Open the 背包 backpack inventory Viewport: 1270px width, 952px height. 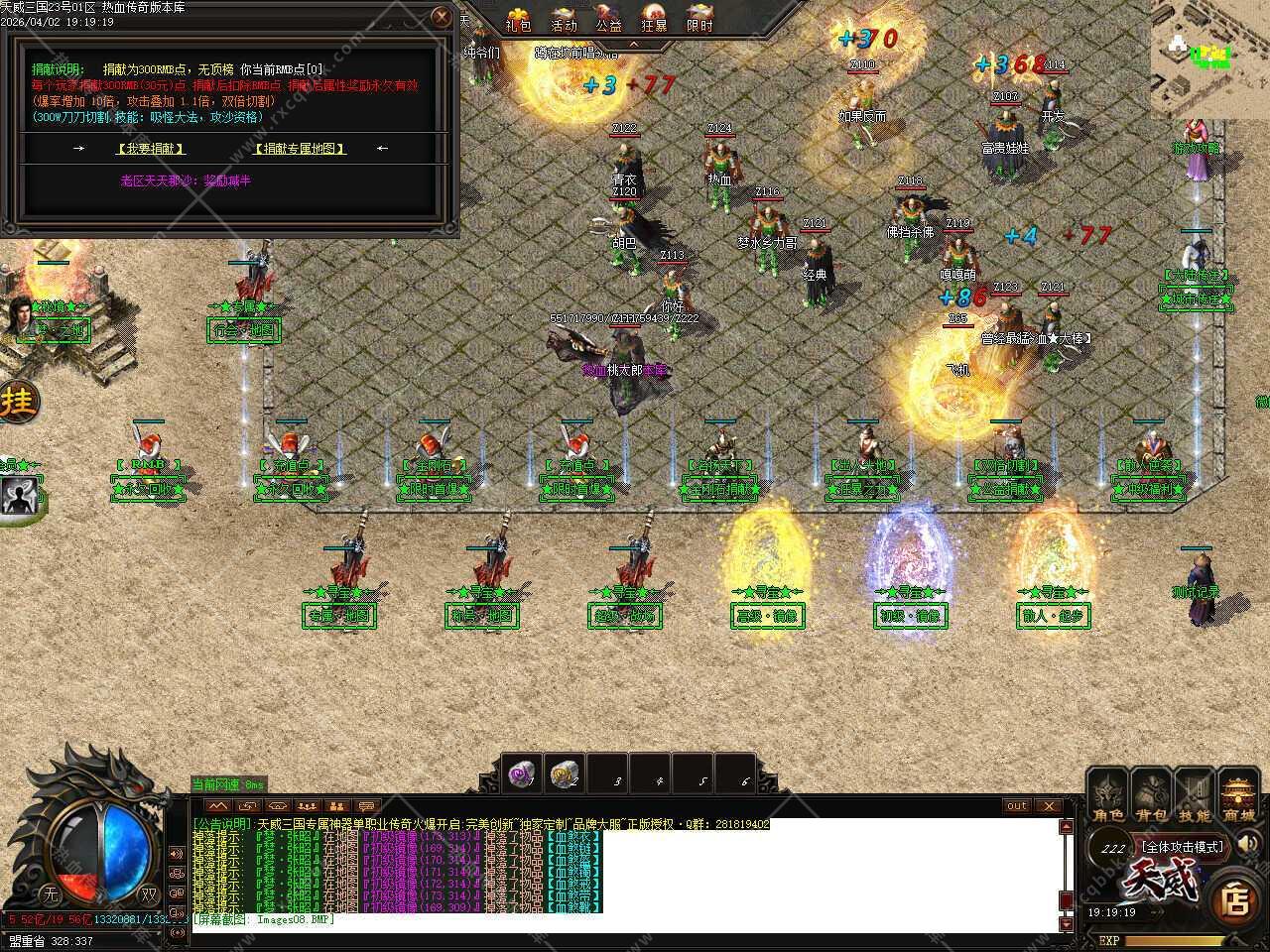pos(1152,798)
